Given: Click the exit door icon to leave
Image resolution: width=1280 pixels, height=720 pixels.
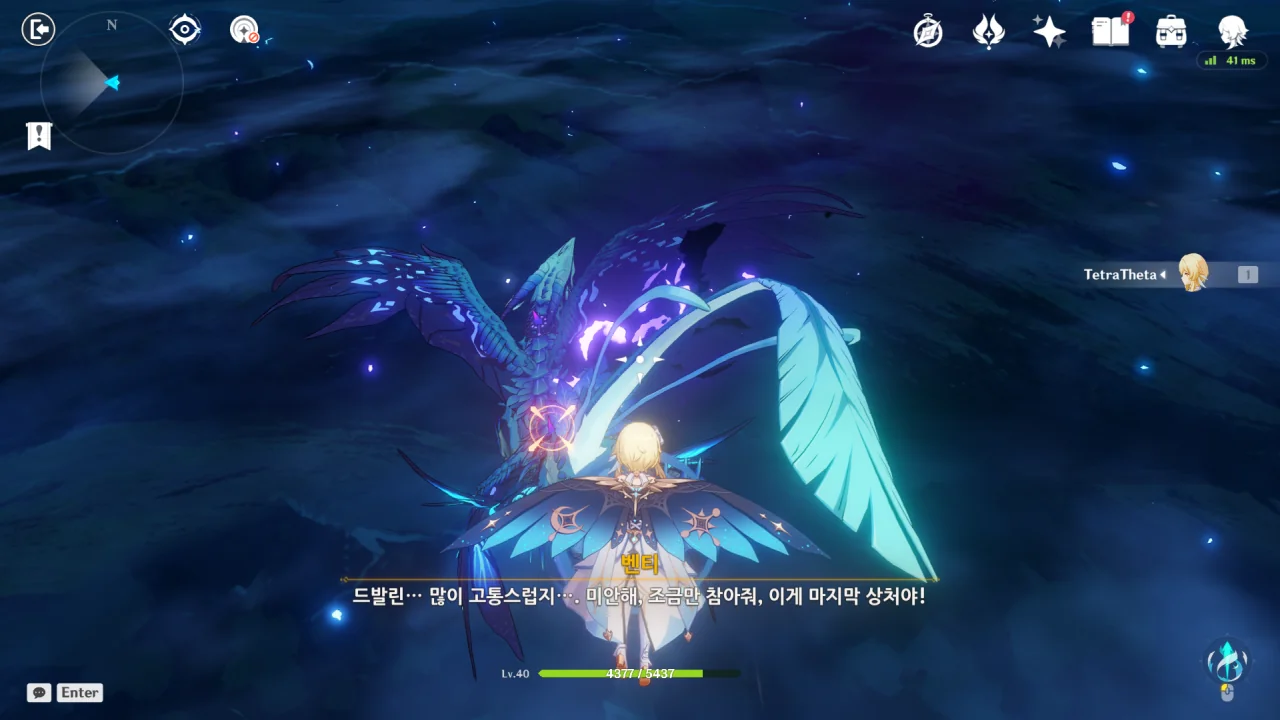Looking at the screenshot, I should tap(38, 30).
